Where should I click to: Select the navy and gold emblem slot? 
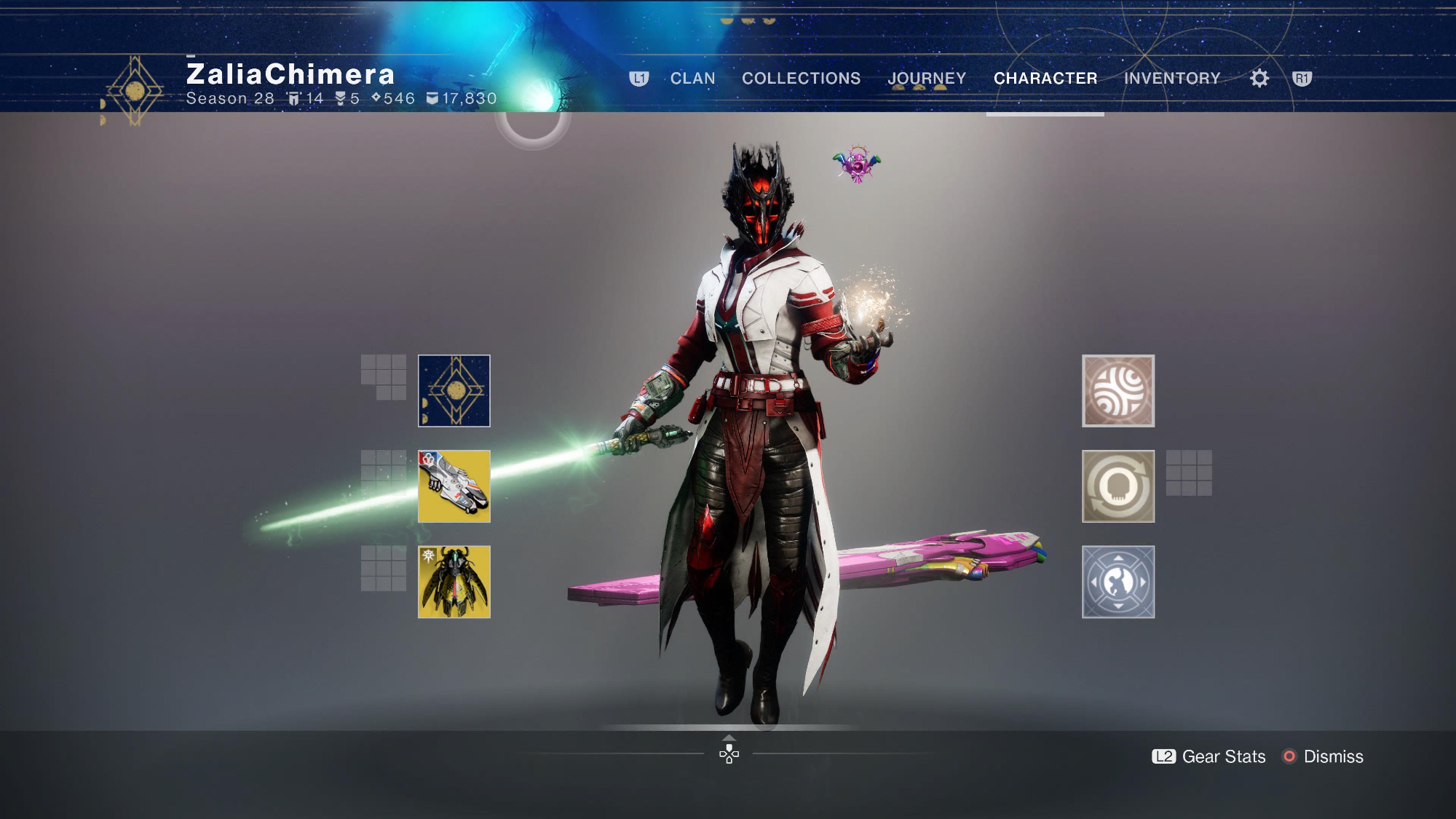tap(454, 391)
